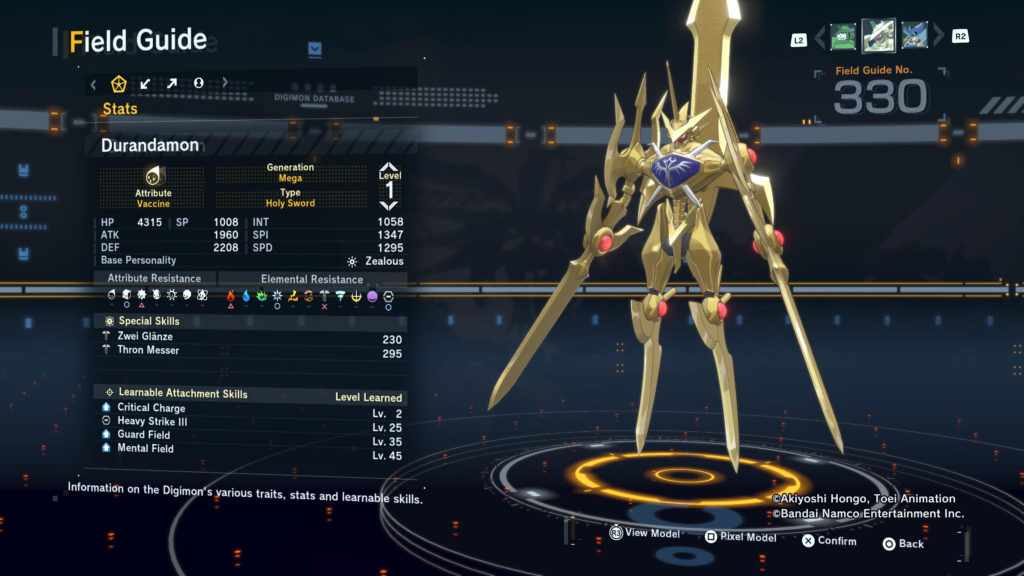
Task: Decrease the level with the down arrow
Action: (389, 204)
